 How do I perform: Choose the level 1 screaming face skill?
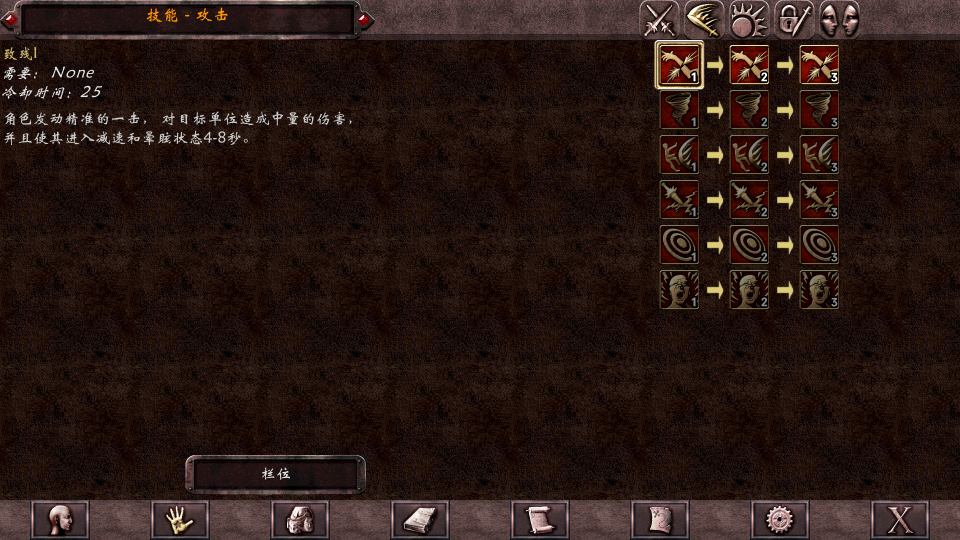click(x=679, y=290)
